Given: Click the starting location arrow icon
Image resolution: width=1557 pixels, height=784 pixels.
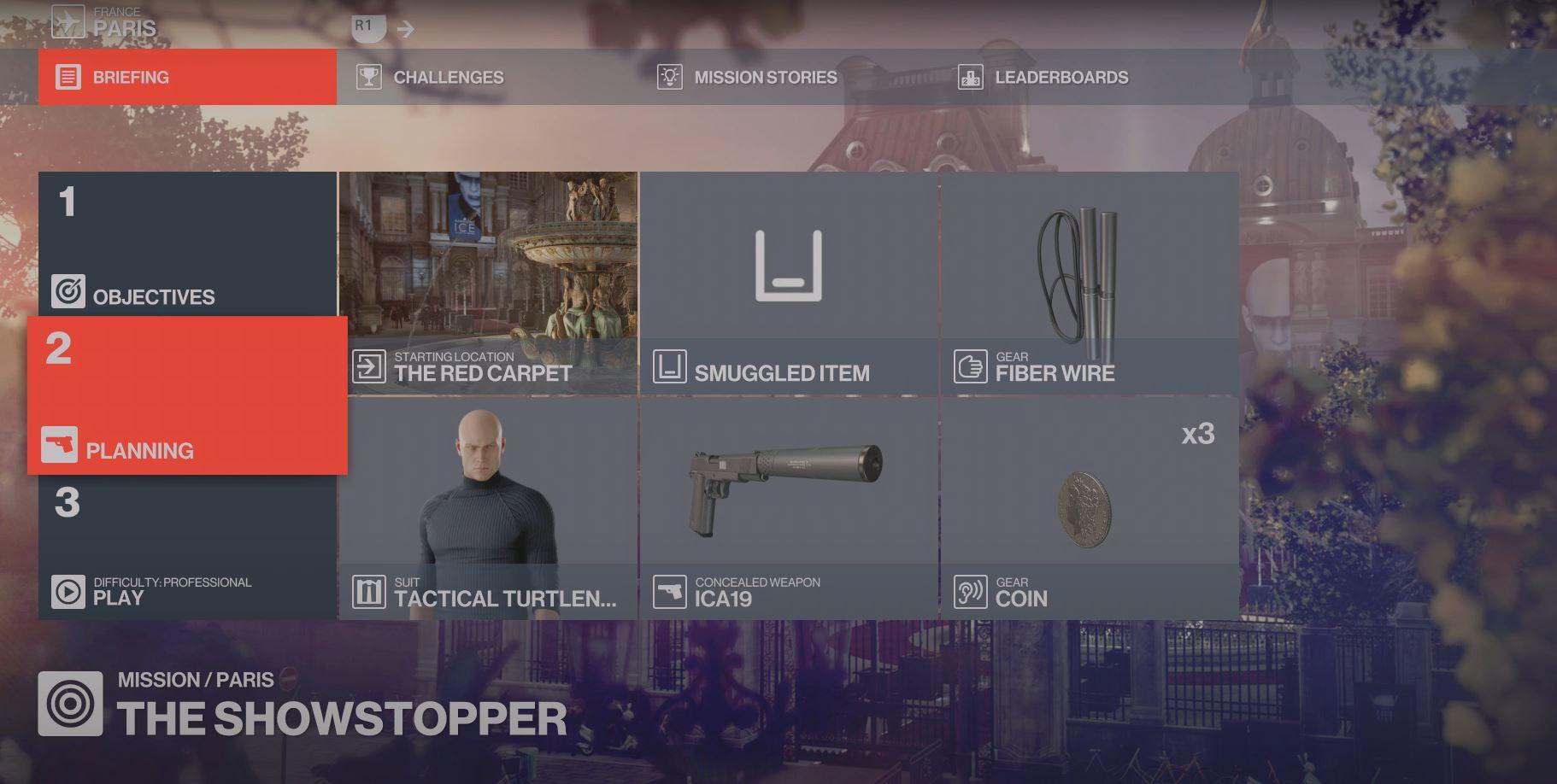Looking at the screenshot, I should 369,365.
